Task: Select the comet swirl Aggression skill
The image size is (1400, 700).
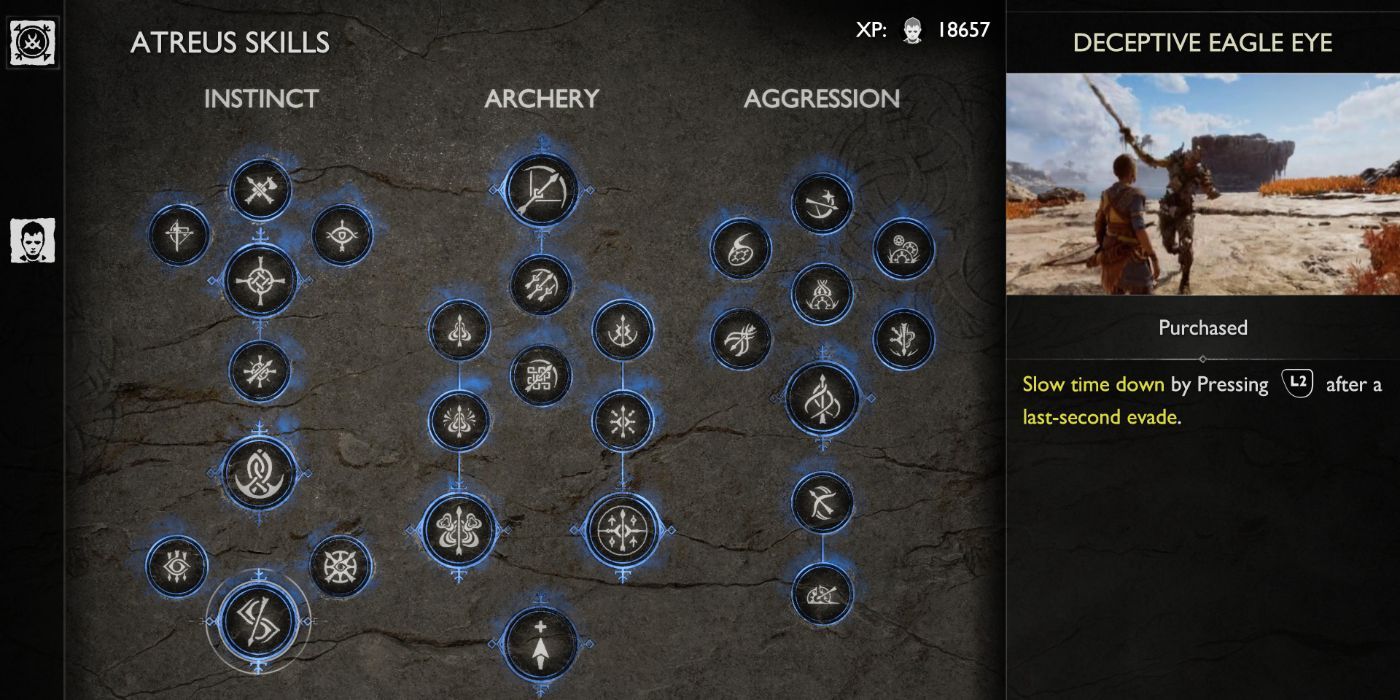Action: [x=741, y=248]
